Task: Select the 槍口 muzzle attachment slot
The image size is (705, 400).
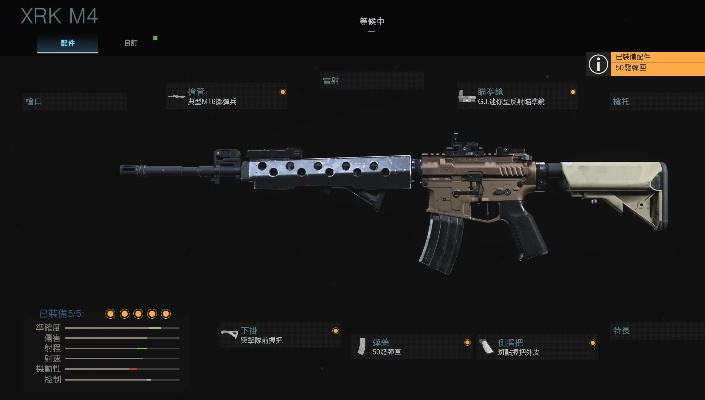Action: [75, 101]
